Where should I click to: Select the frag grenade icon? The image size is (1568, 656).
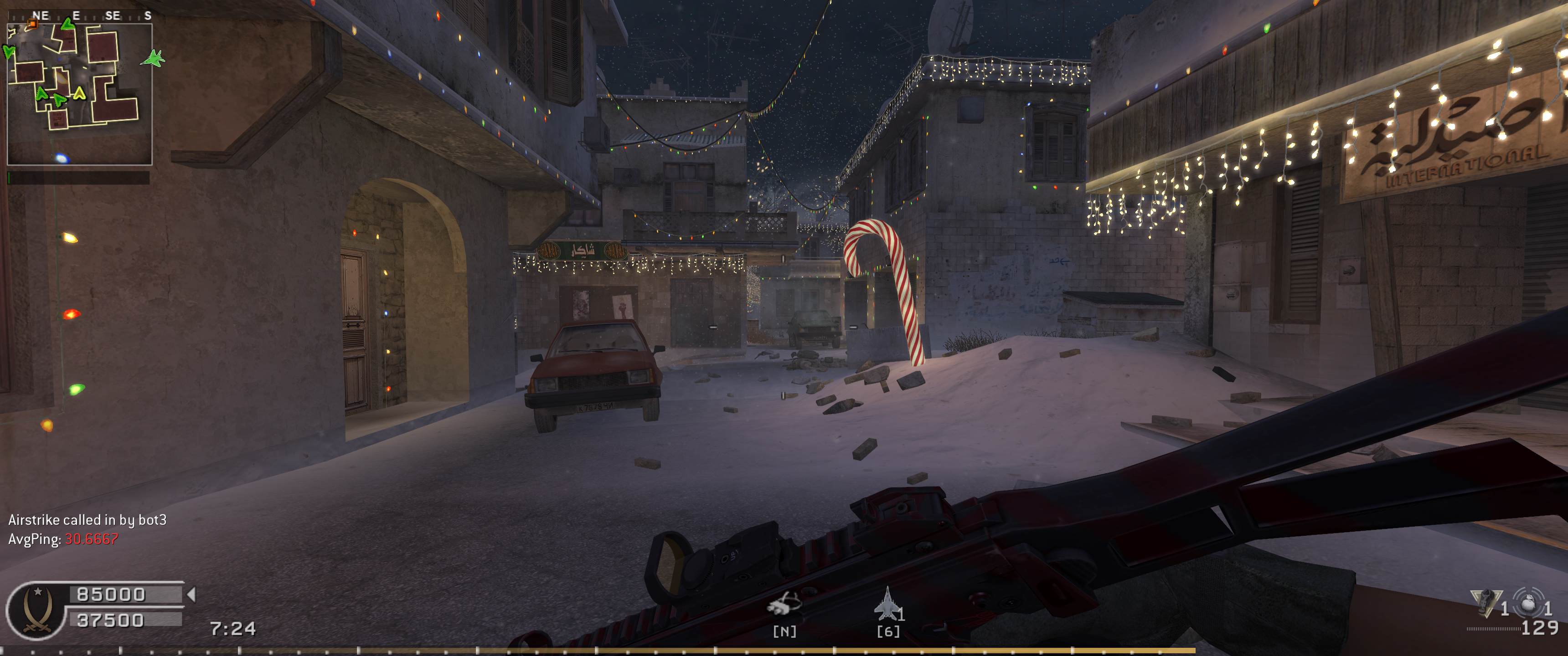(x=1526, y=602)
